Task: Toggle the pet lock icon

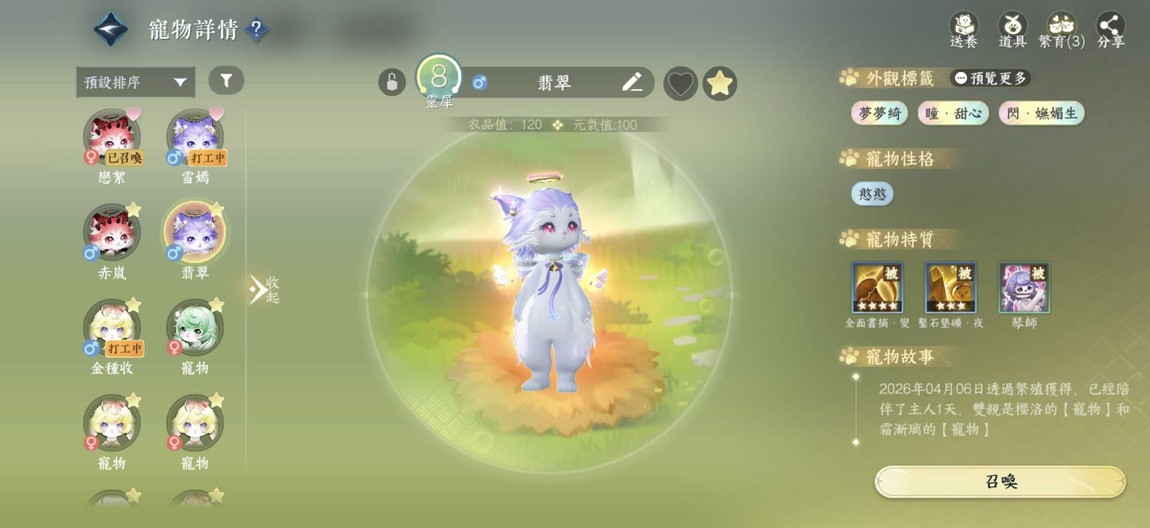Action: (x=392, y=82)
